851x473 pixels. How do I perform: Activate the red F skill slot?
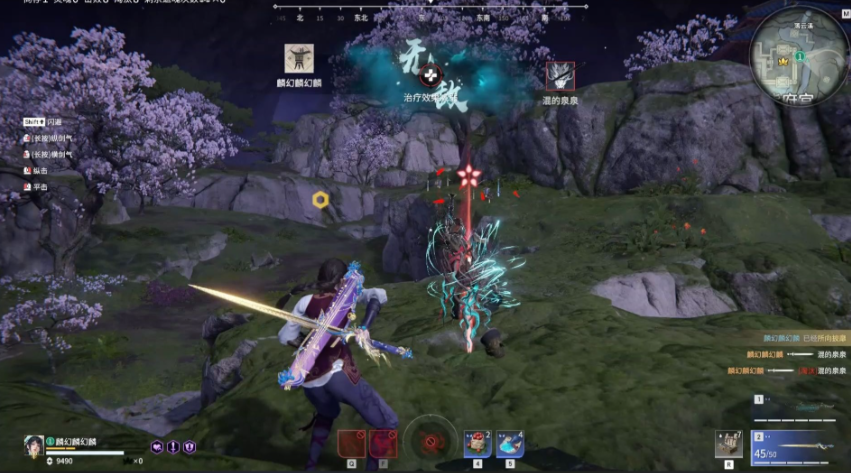(383, 443)
